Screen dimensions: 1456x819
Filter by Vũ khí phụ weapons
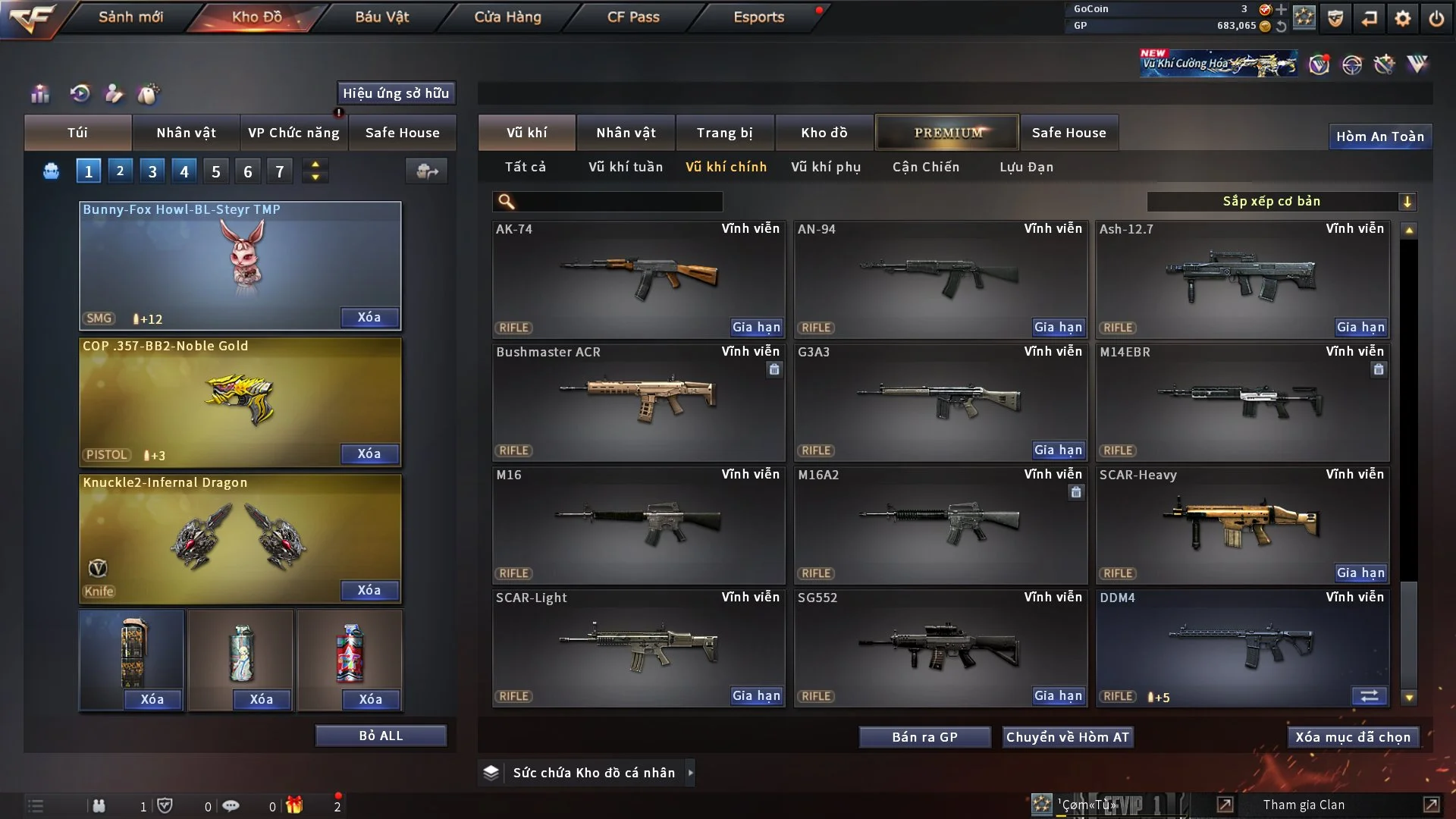[x=826, y=167]
